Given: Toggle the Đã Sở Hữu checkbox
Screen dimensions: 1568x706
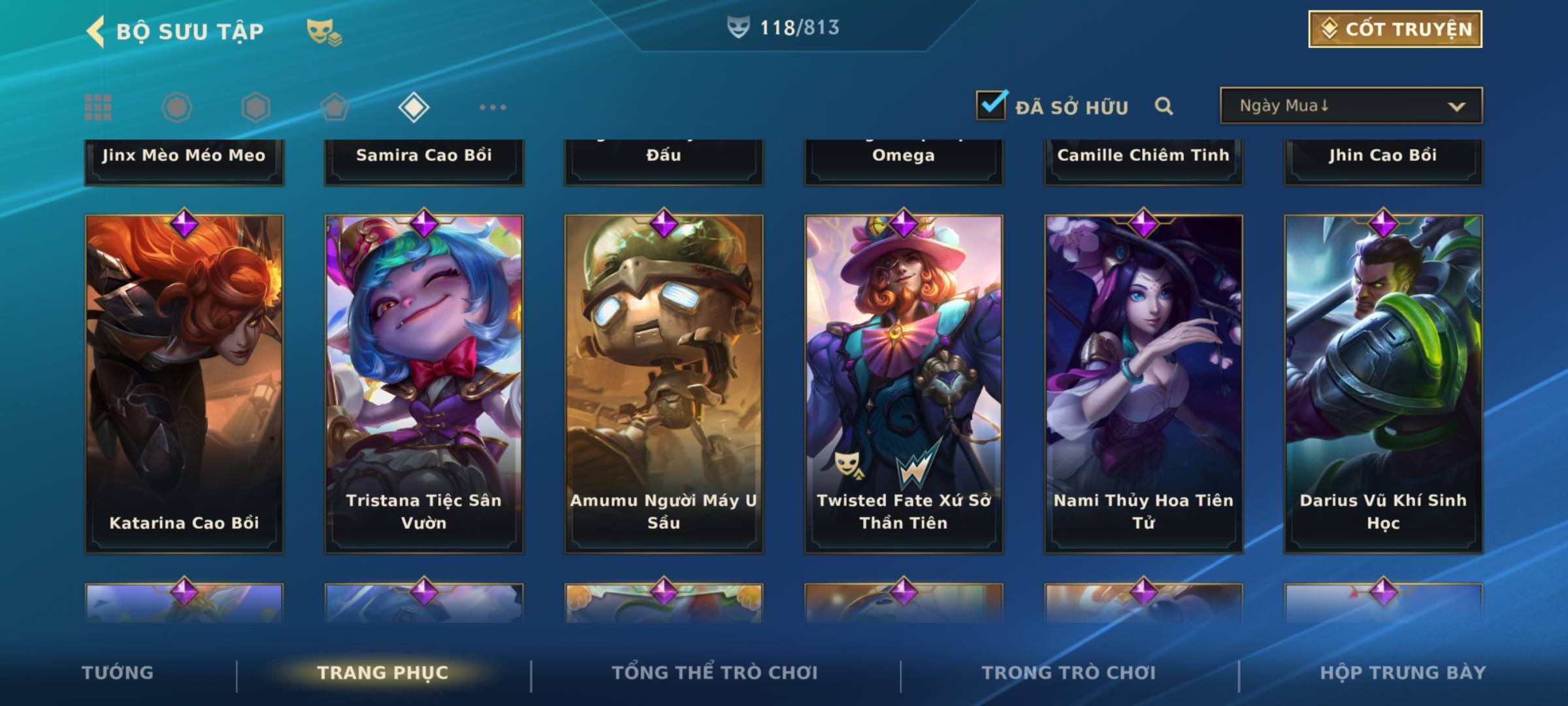Looking at the screenshot, I should (x=991, y=105).
